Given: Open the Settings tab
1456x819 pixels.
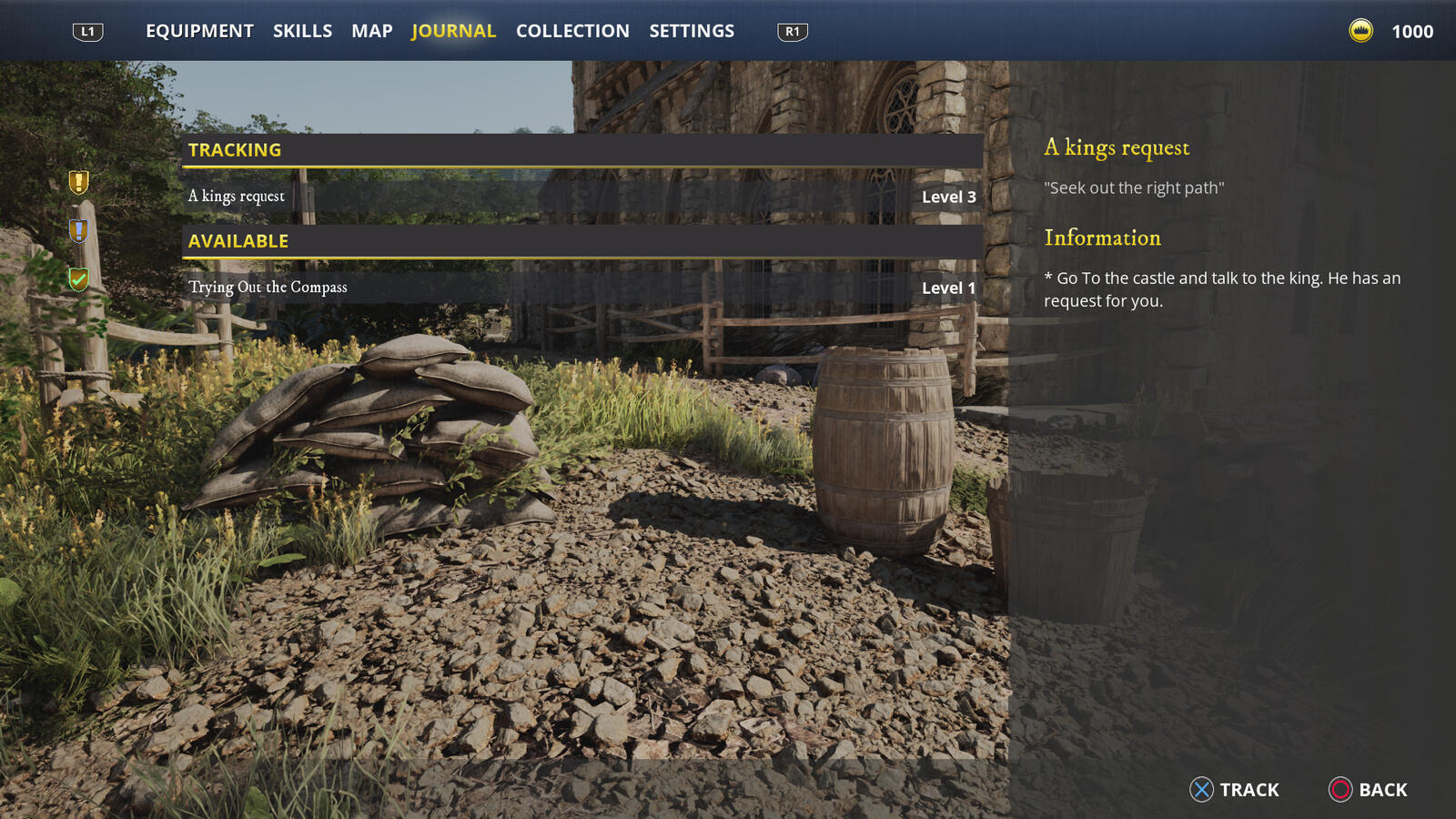Looking at the screenshot, I should click(692, 31).
